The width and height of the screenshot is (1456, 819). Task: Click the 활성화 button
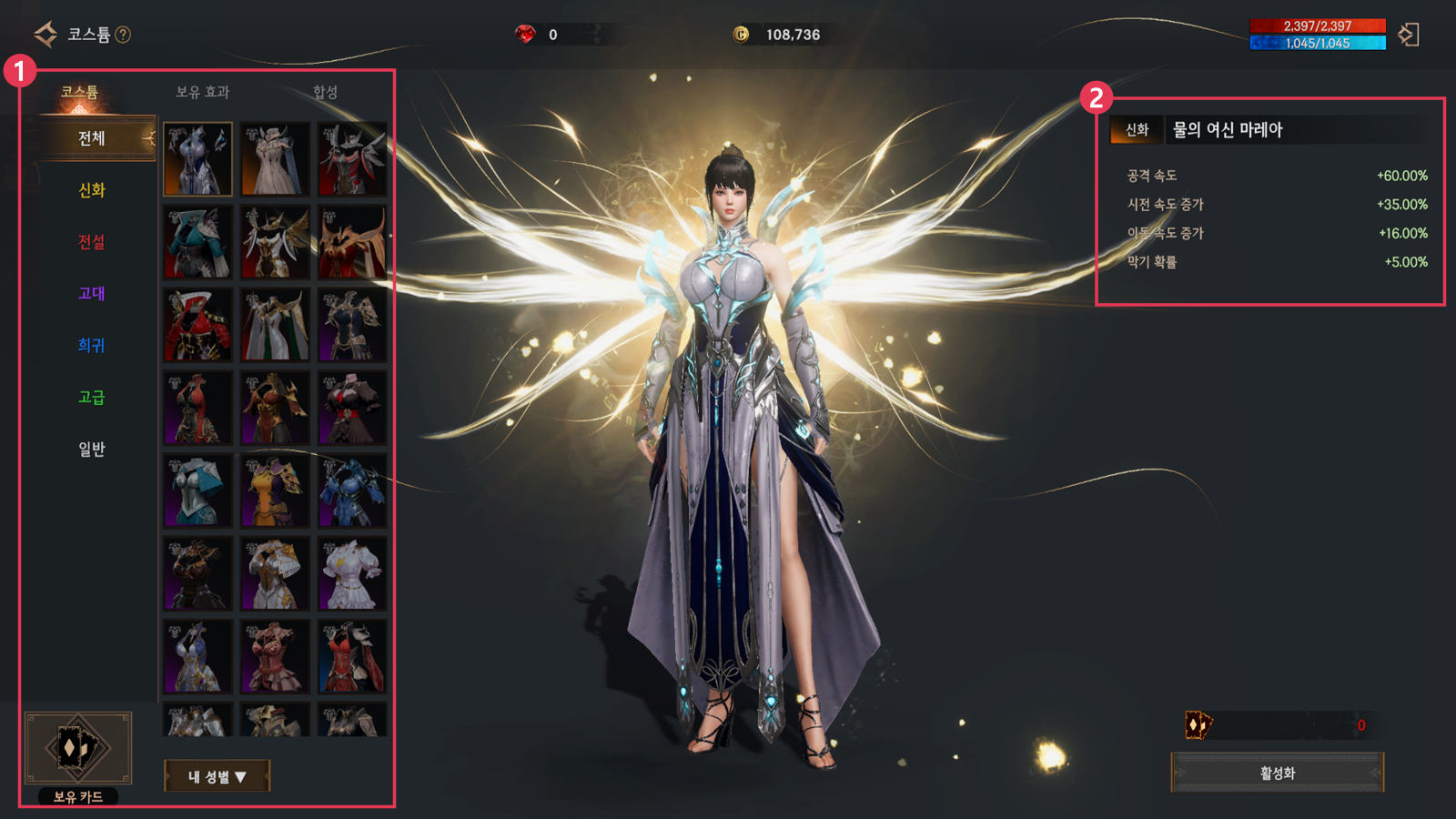[1277, 773]
